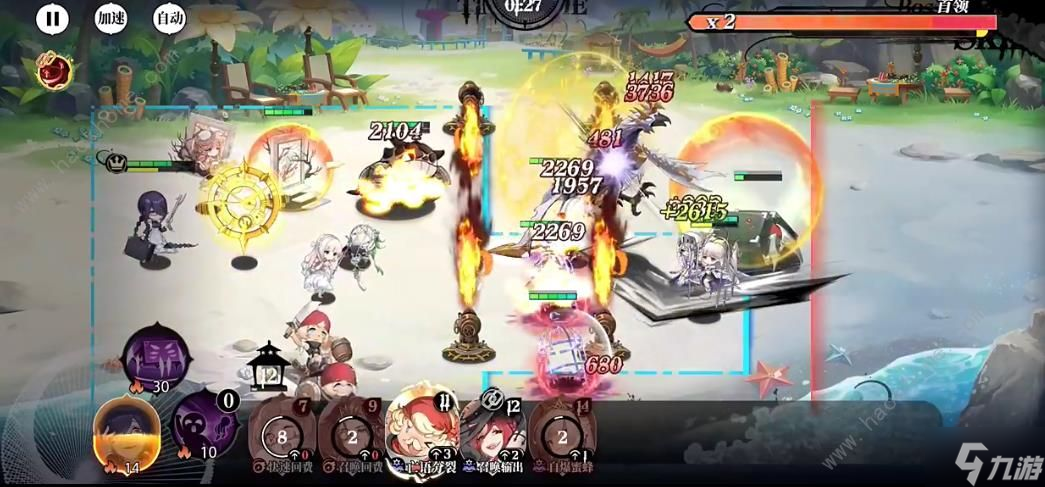The width and height of the screenshot is (1045, 487).
Task: Tap the red orb buff icon
Action: point(55,70)
